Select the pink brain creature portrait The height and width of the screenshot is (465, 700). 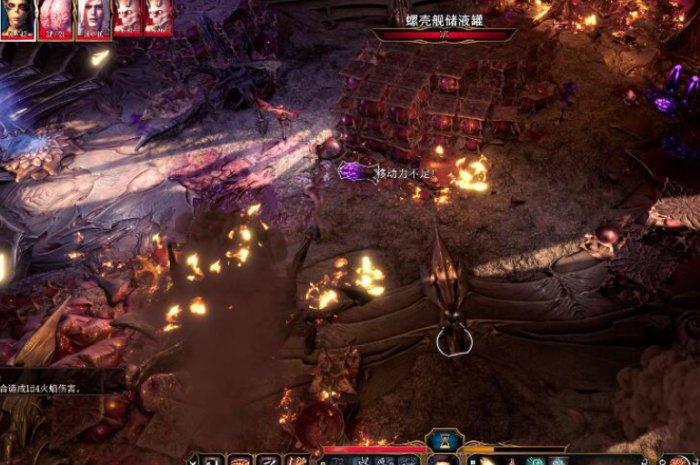click(56, 18)
